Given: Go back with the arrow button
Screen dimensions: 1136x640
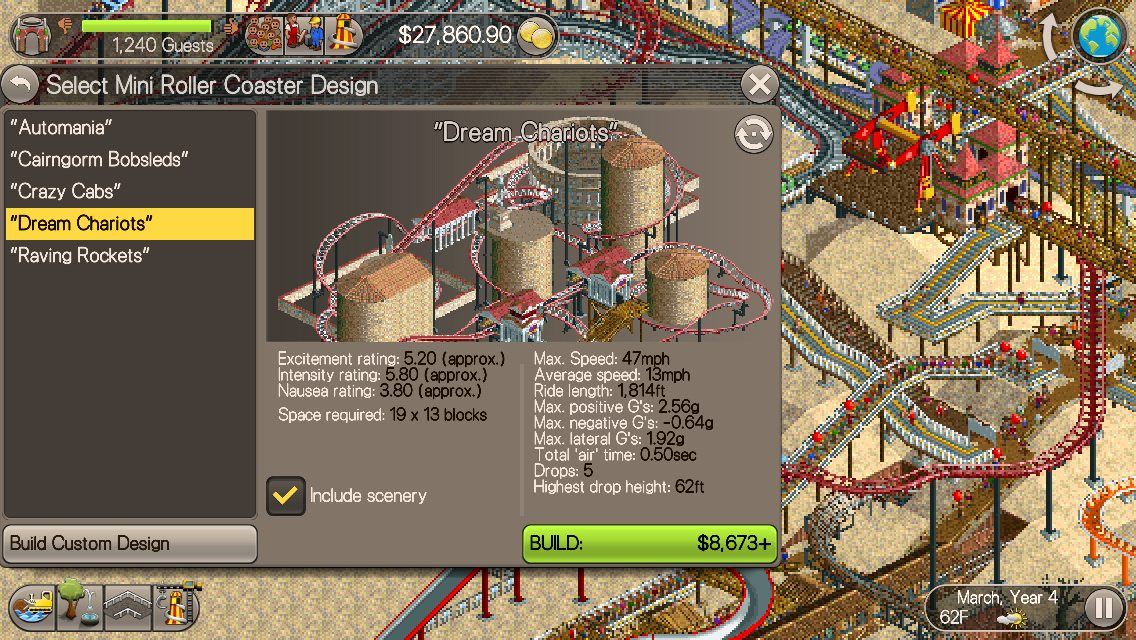Looking at the screenshot, I should point(20,85).
